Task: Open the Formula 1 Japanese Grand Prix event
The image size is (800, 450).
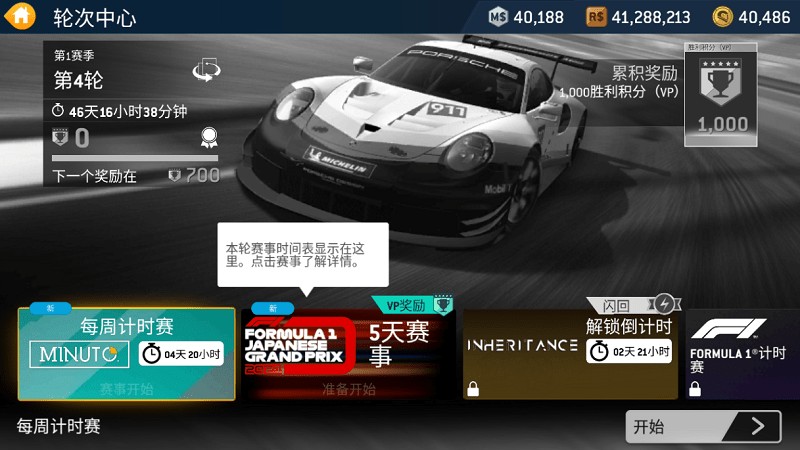Action: coord(348,354)
